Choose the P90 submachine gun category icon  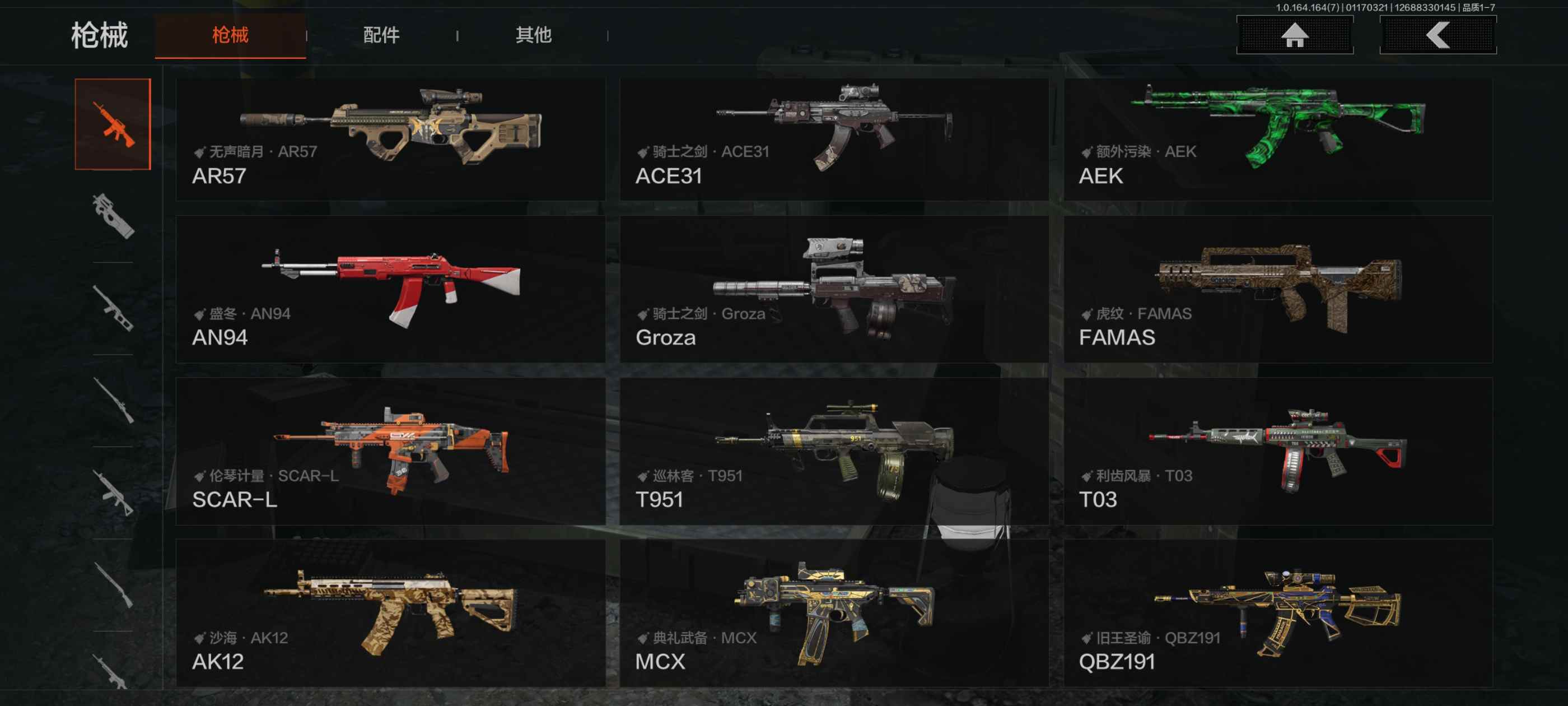coord(113,216)
